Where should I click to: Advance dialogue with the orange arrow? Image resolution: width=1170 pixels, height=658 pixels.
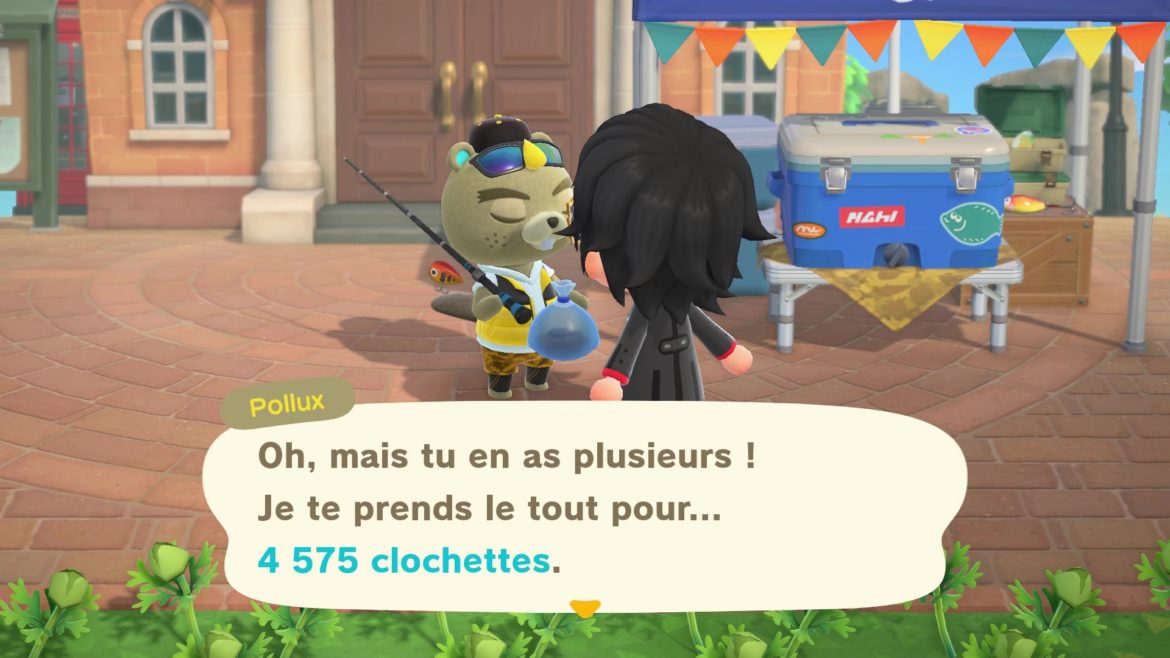tap(584, 607)
